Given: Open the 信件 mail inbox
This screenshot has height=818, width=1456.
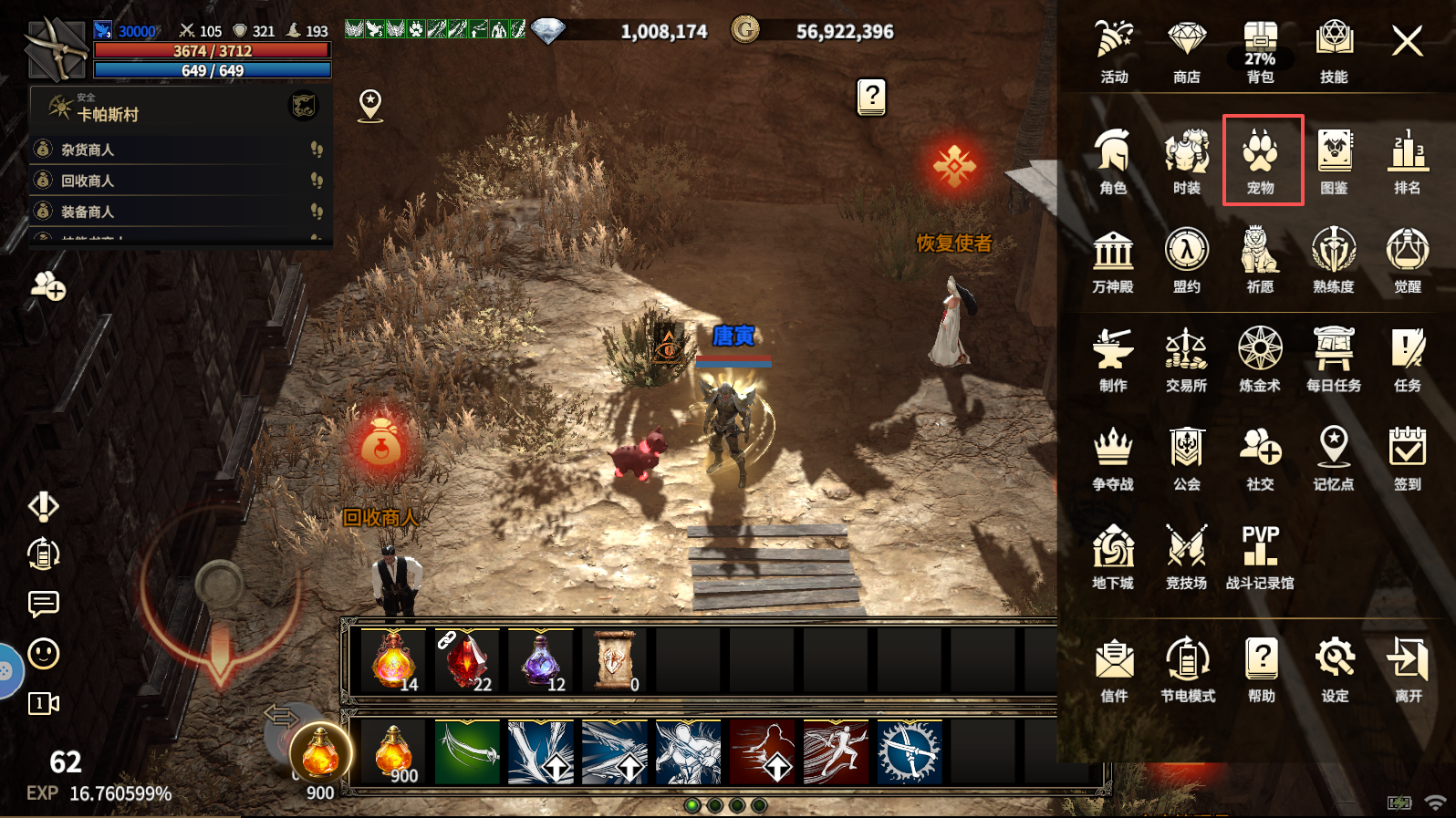Looking at the screenshot, I should click(1114, 668).
